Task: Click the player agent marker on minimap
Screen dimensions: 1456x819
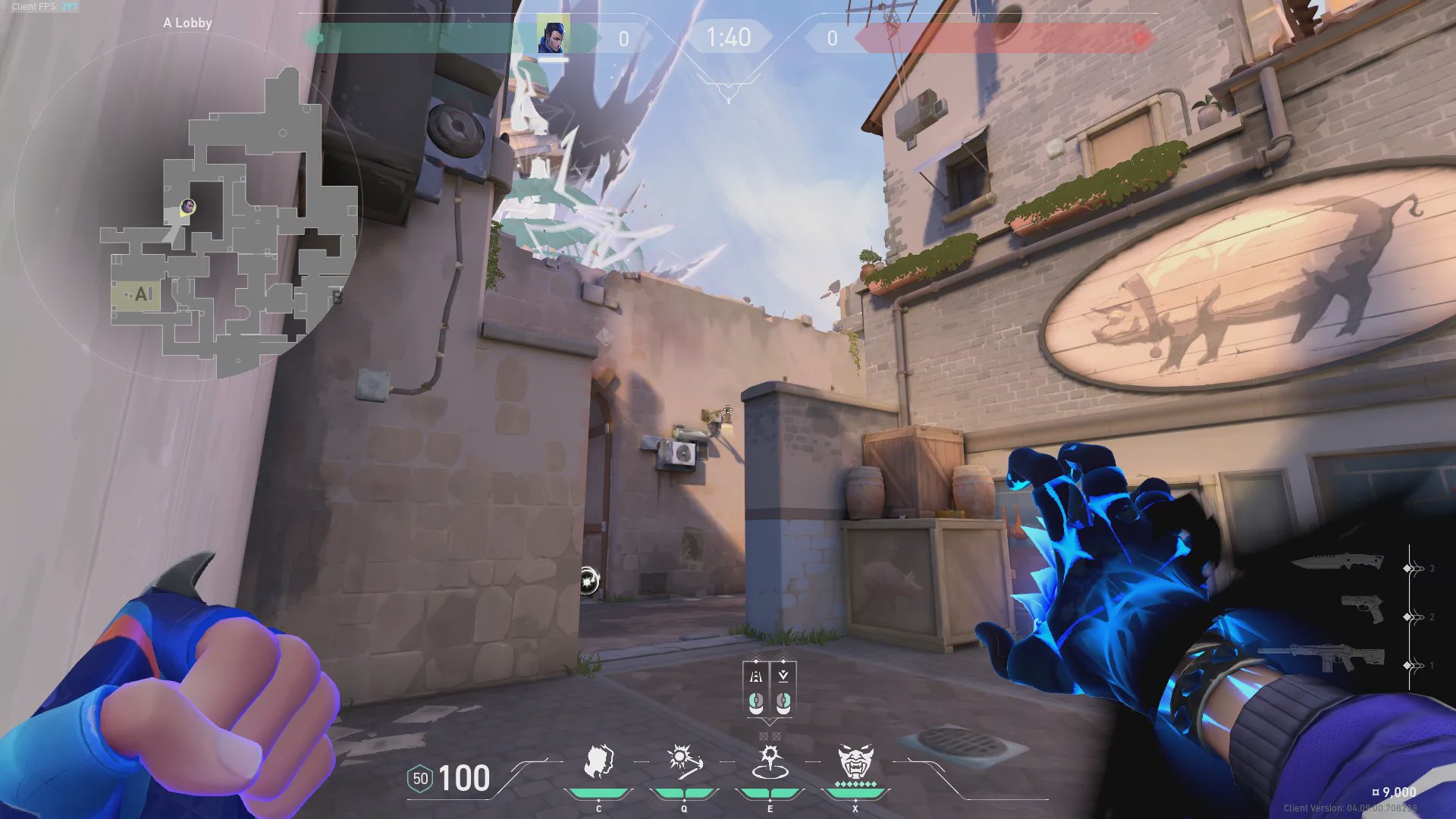Action: [x=188, y=206]
